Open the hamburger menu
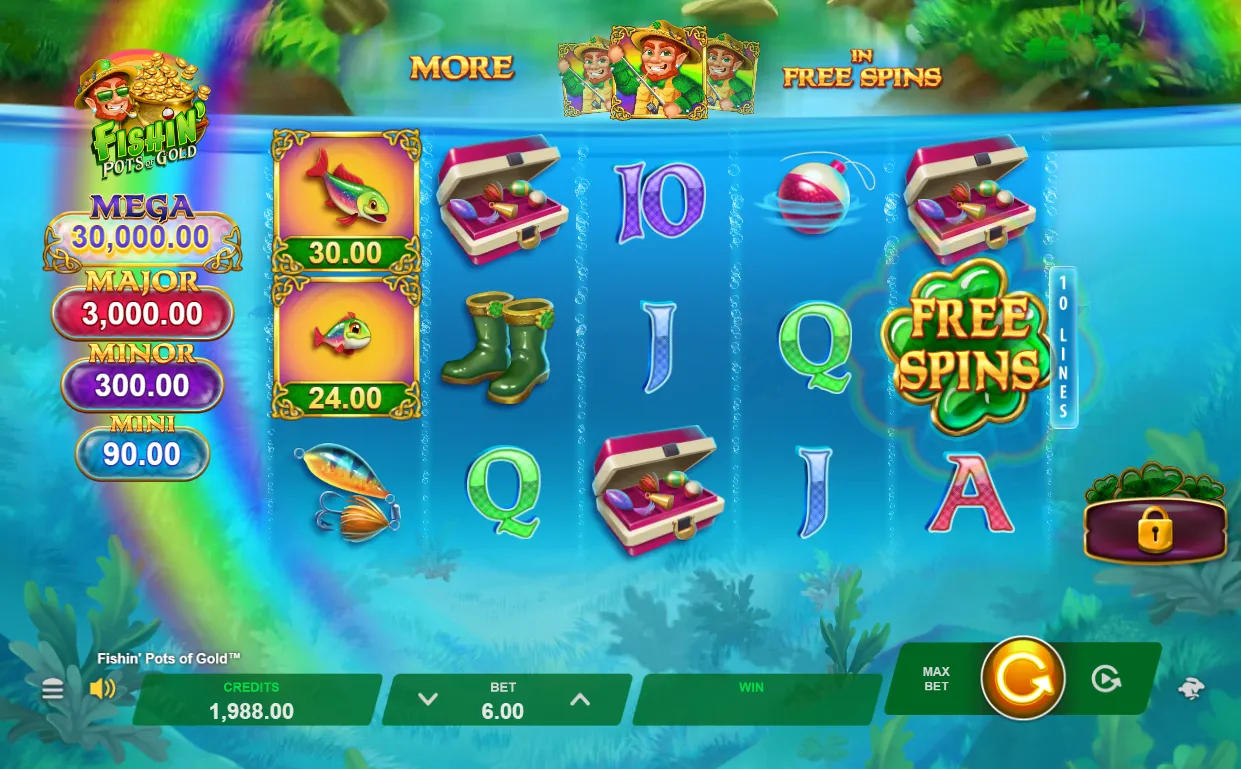The height and width of the screenshot is (769, 1241). pos(53,689)
